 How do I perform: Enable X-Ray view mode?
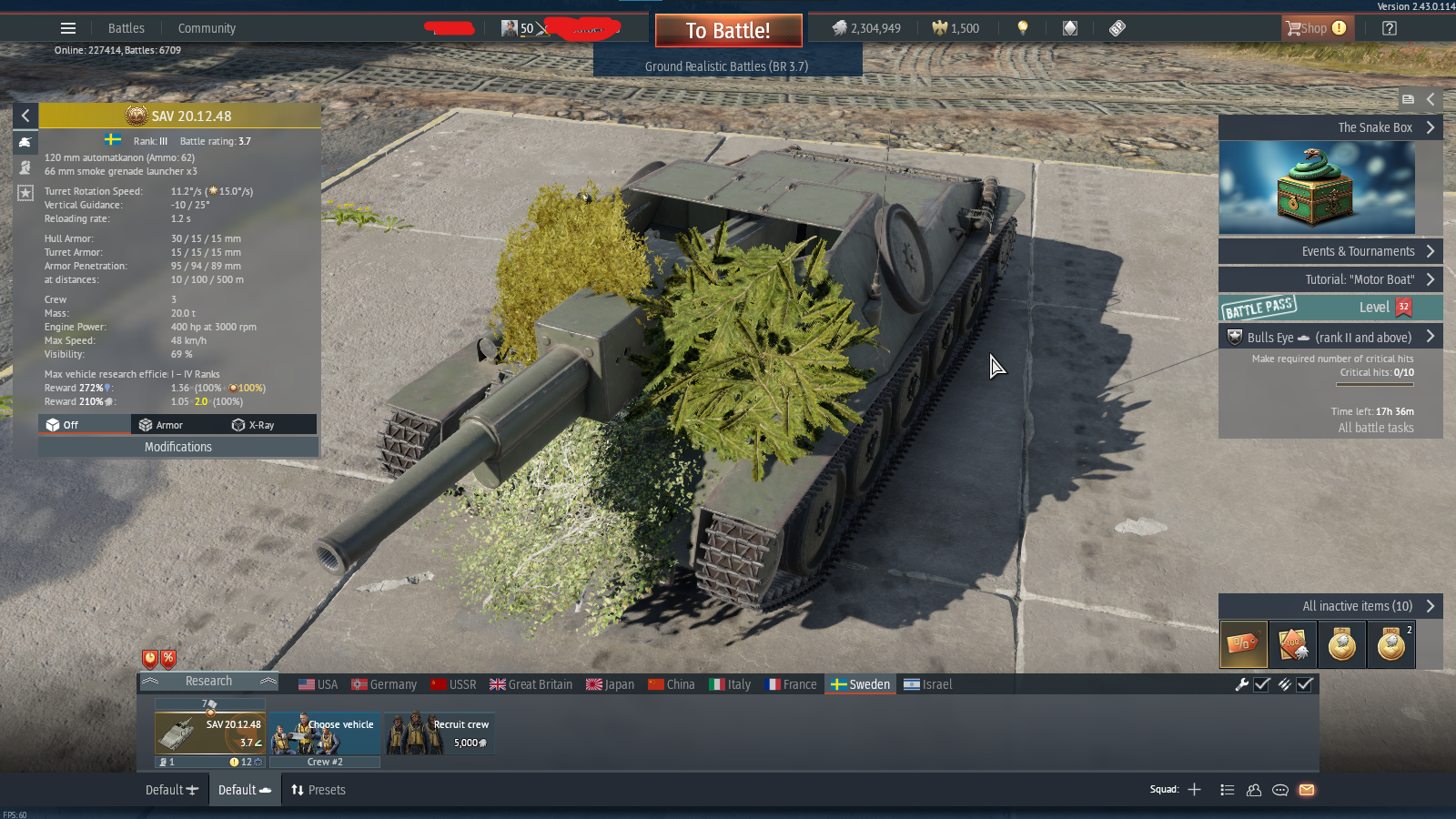click(253, 425)
